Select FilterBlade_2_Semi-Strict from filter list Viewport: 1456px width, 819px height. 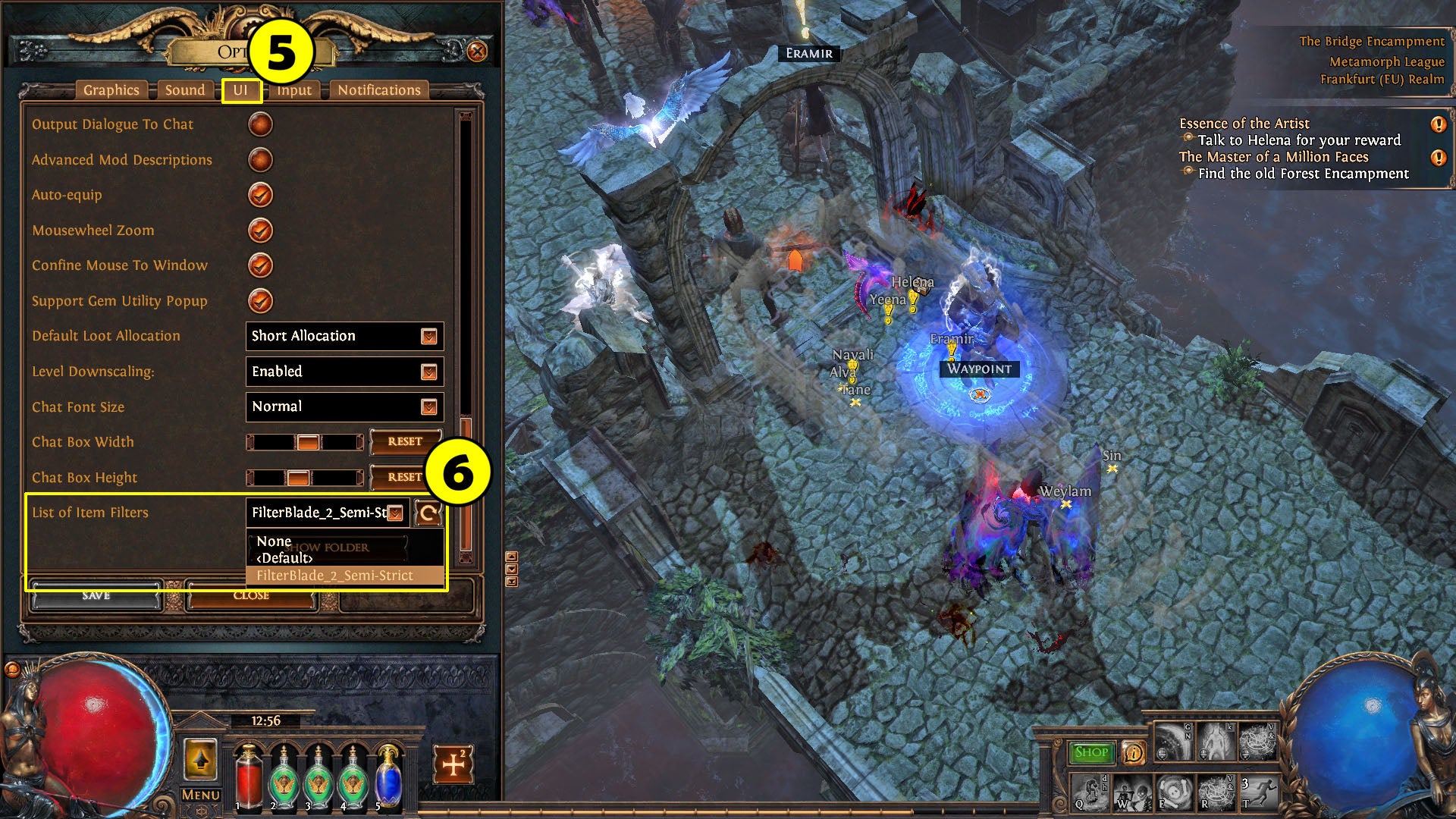[x=334, y=576]
